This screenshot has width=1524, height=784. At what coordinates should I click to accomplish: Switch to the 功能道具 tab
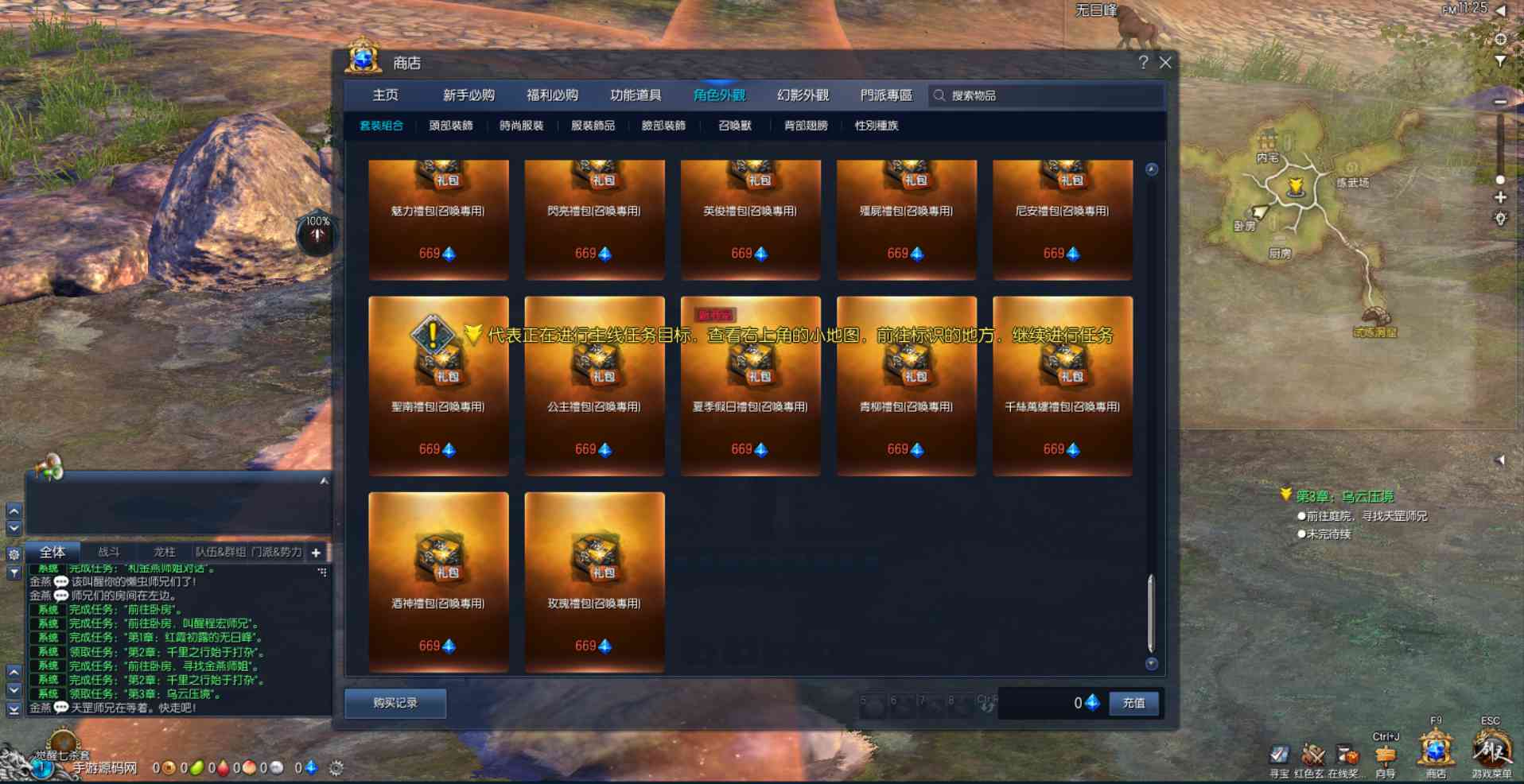click(636, 95)
